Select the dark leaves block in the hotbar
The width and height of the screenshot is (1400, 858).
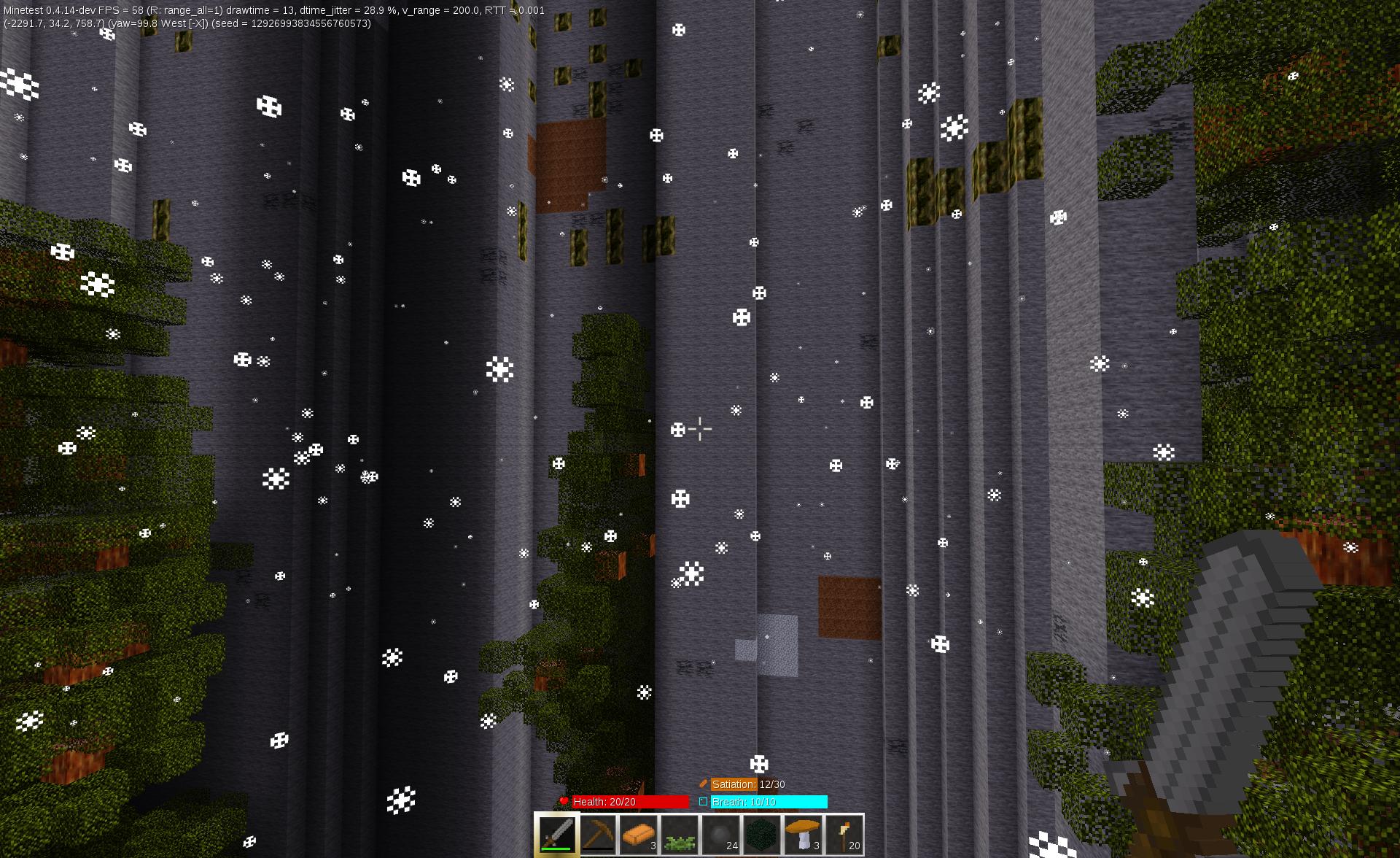762,833
